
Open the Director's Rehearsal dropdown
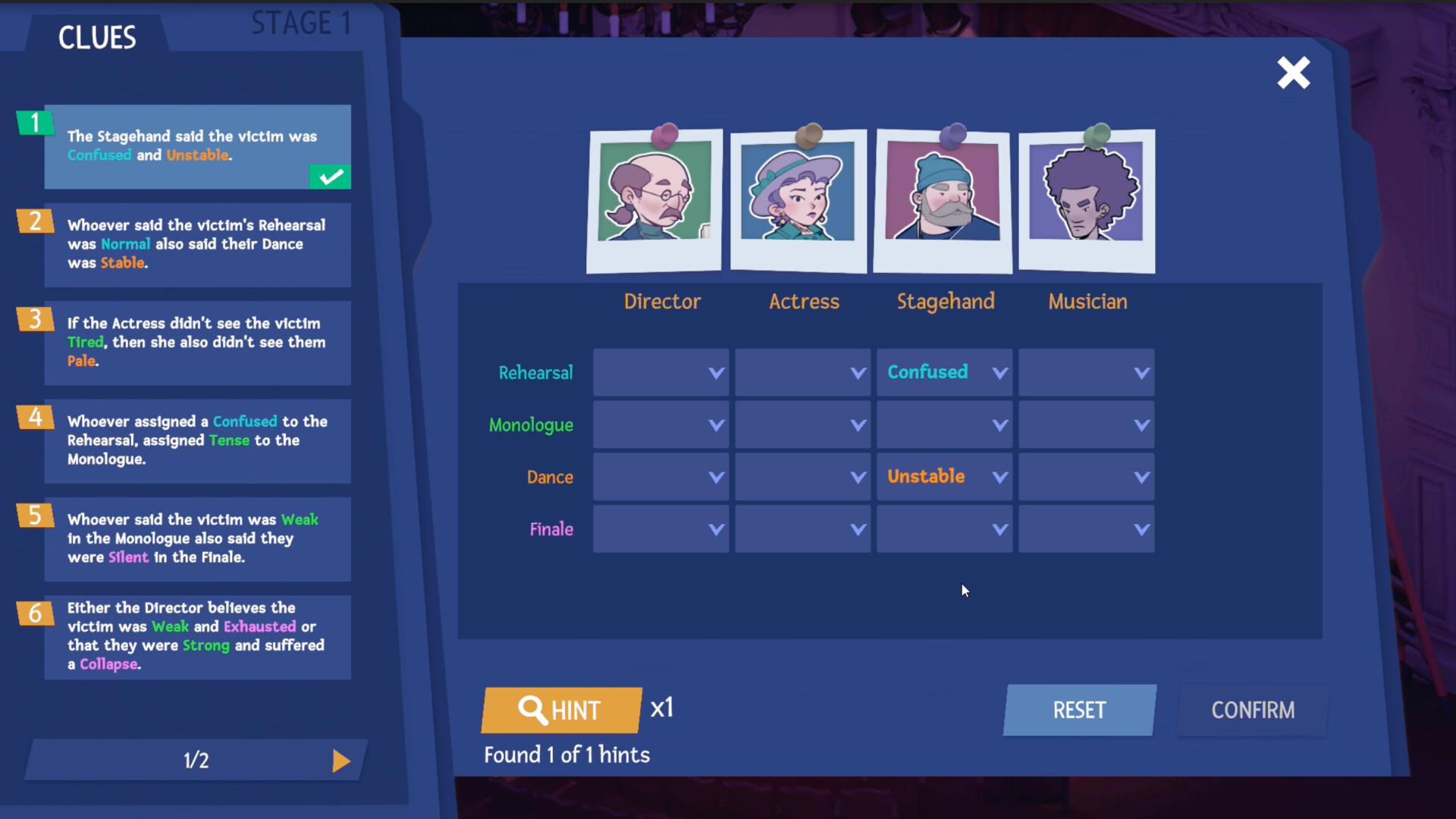pos(661,372)
